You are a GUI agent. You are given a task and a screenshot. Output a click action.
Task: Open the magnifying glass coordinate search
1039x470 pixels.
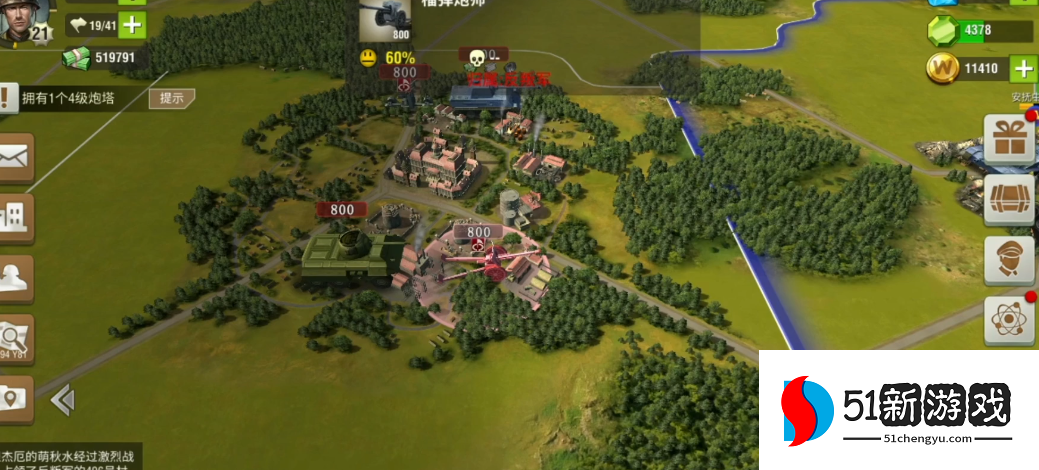(x=15, y=337)
